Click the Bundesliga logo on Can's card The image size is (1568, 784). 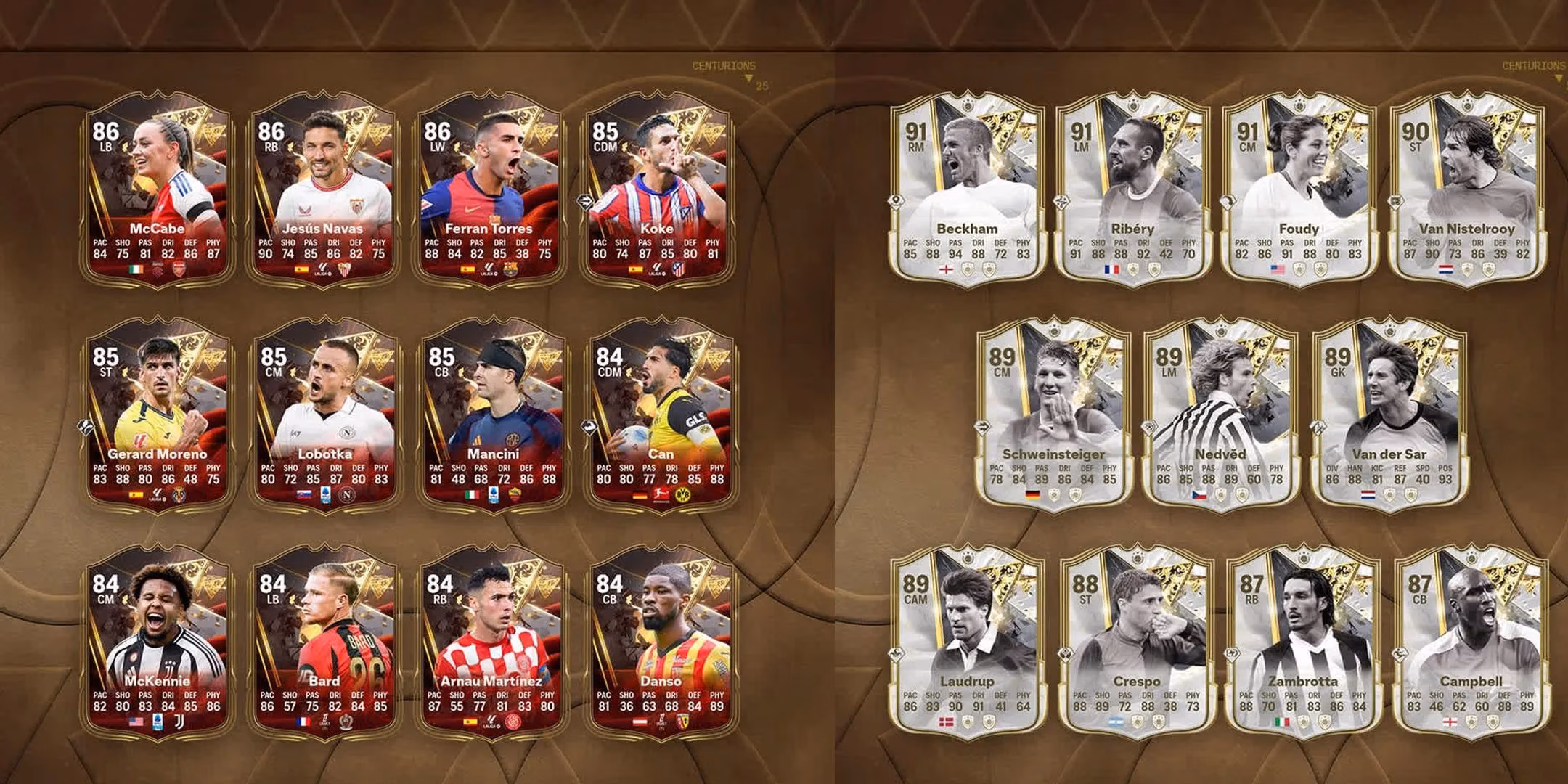661,496
